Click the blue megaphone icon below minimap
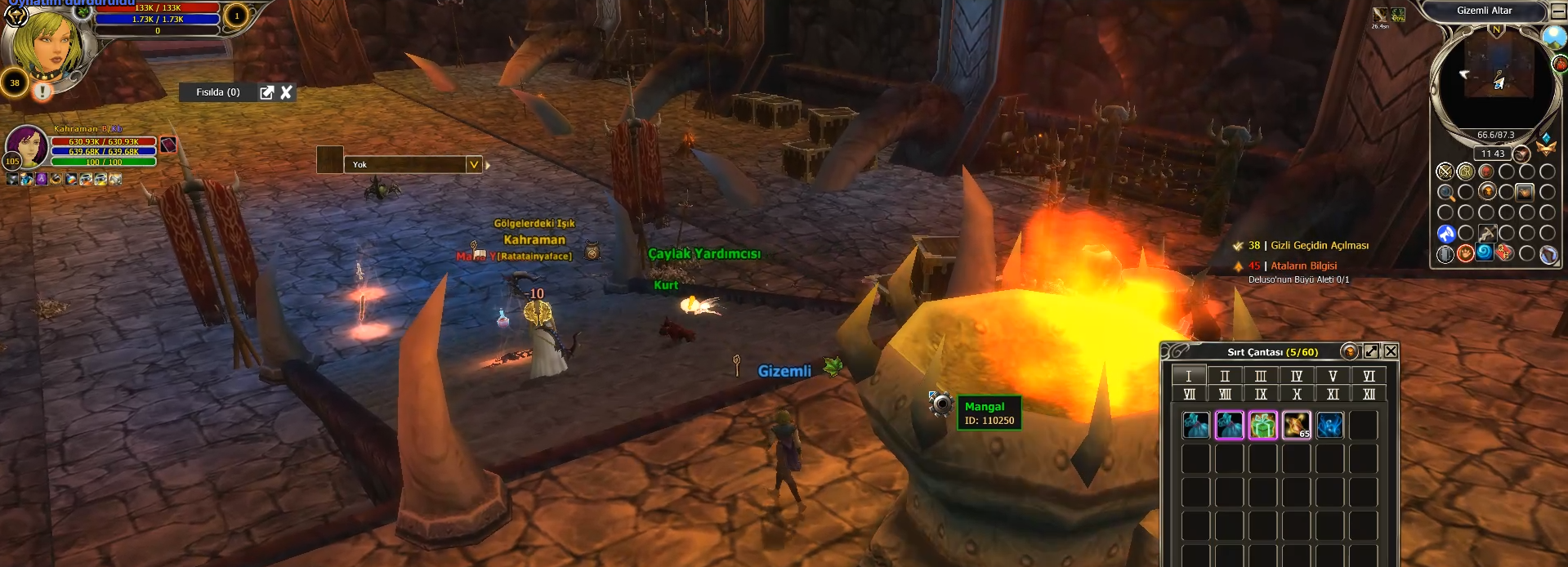Image resolution: width=1568 pixels, height=567 pixels. pos(1445,234)
